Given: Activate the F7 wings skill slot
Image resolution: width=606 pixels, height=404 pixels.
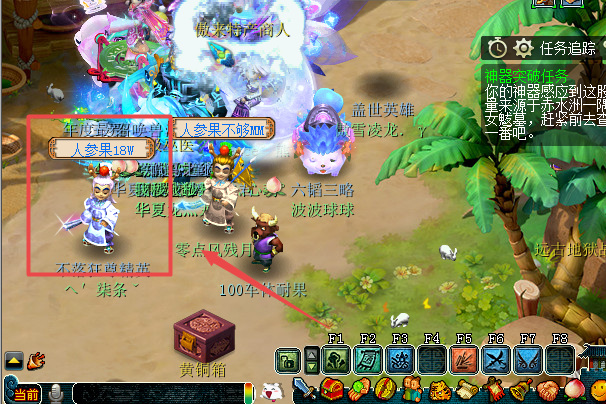Looking at the screenshot, I should [528, 360].
